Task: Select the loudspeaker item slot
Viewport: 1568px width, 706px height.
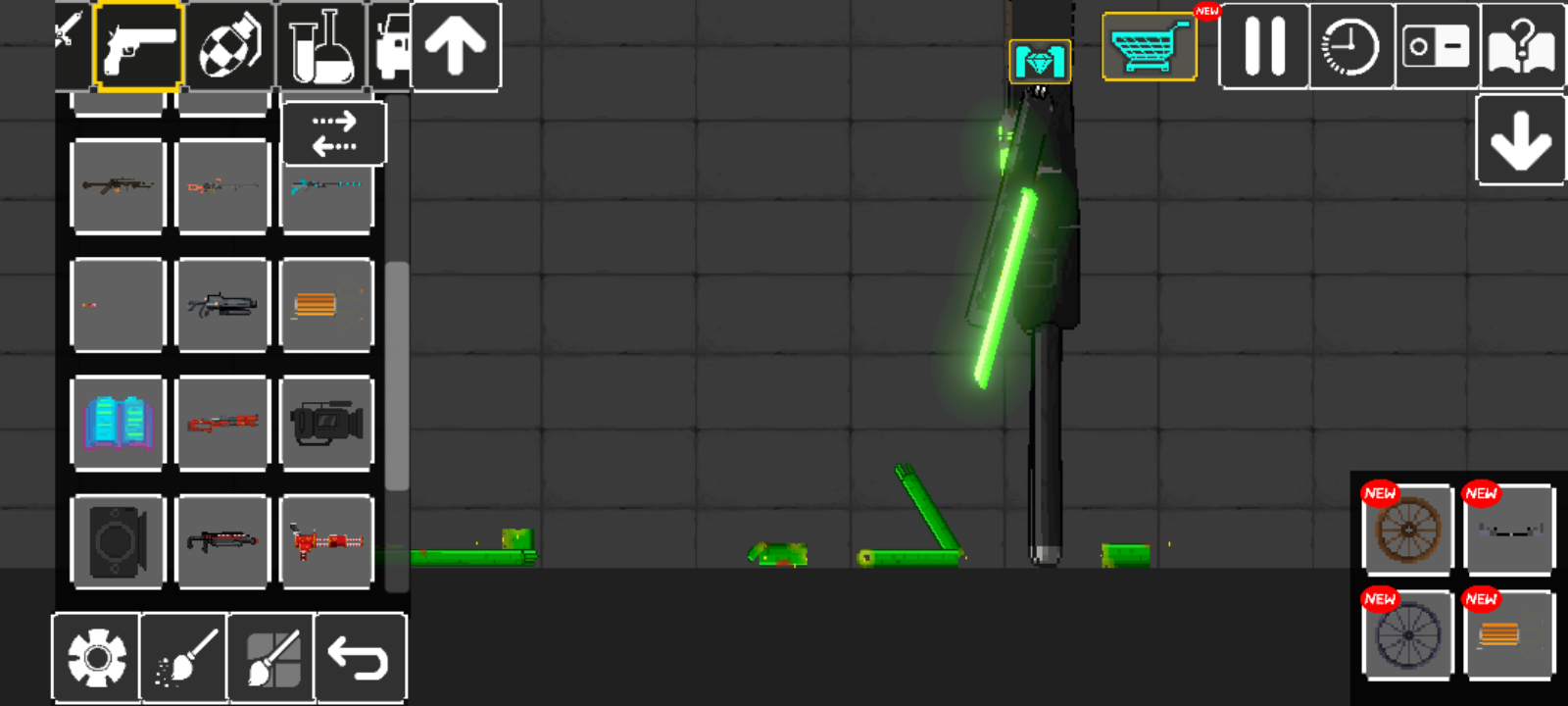Action: coord(118,541)
